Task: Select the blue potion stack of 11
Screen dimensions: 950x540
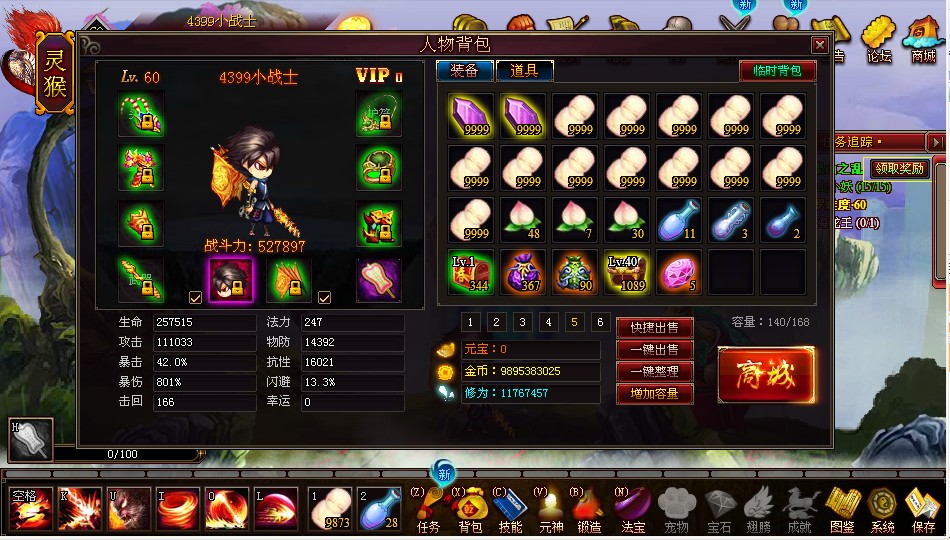Action: click(679, 220)
